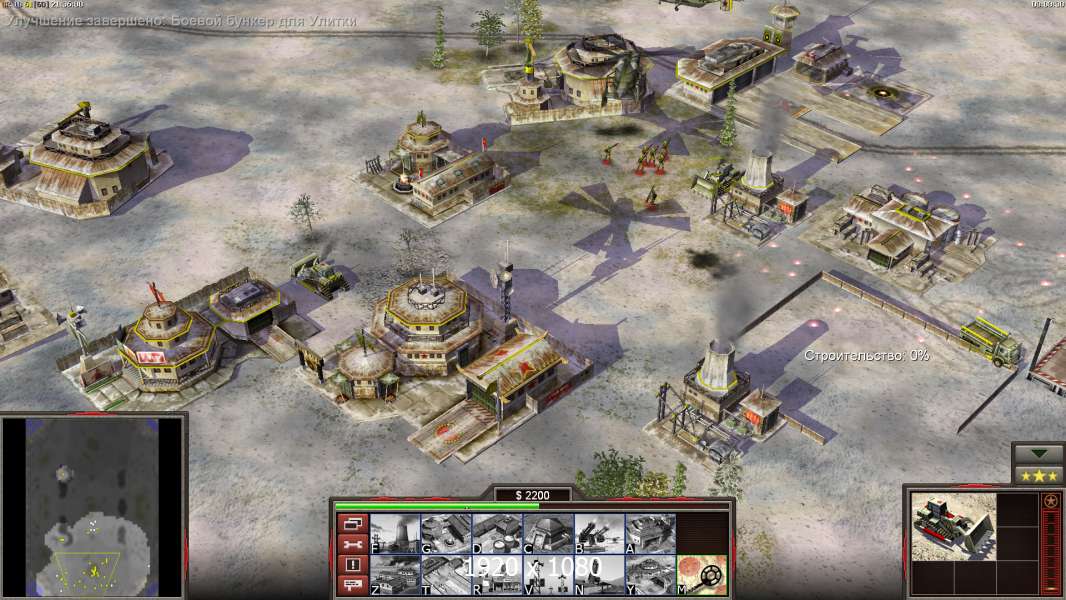Screen dimensions: 1066x600
Task: Build the cooling tower reactor (hotkey F)
Action: 395,533
